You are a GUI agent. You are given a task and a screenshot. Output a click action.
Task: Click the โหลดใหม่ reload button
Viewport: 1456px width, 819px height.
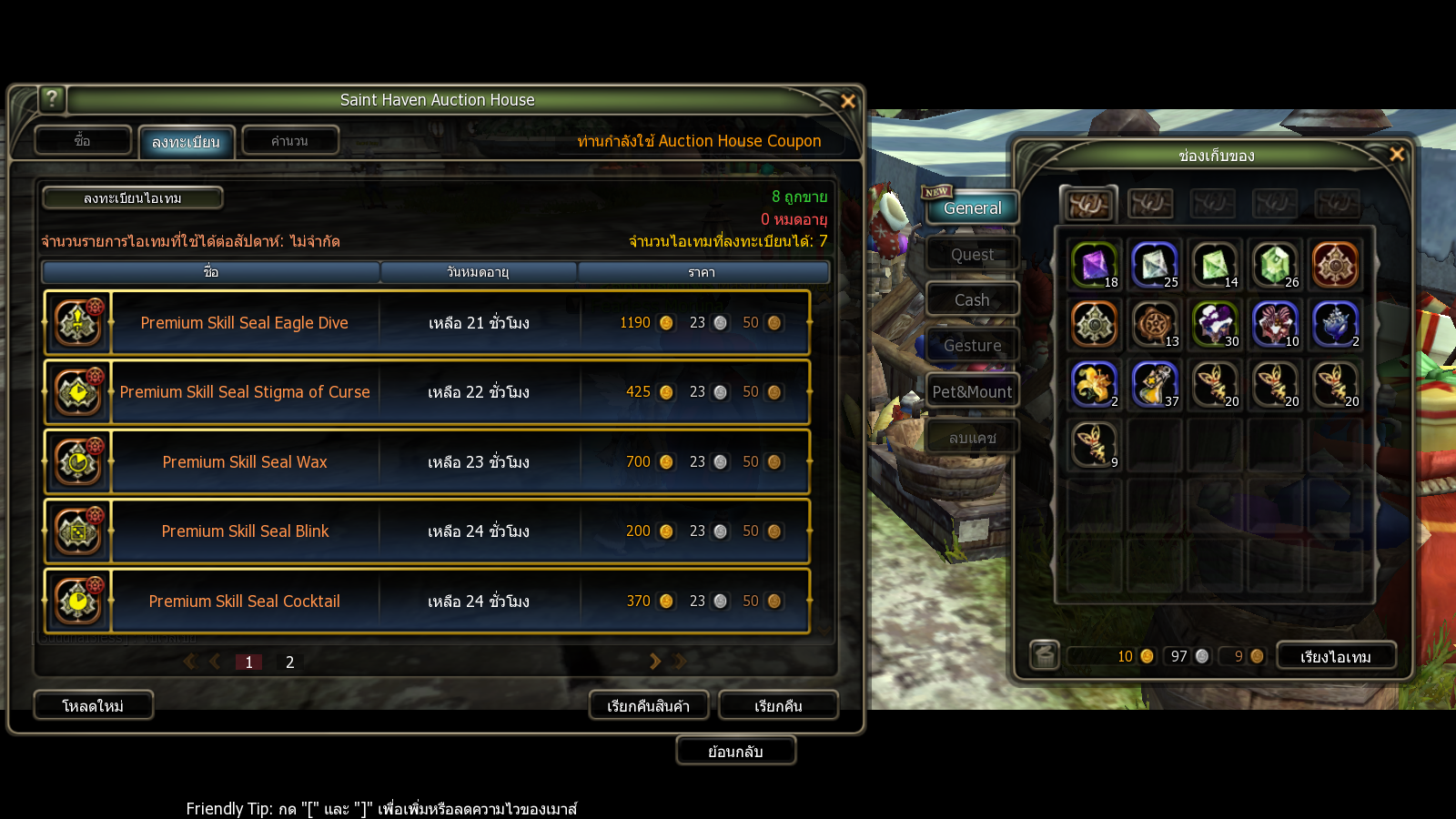point(93,706)
